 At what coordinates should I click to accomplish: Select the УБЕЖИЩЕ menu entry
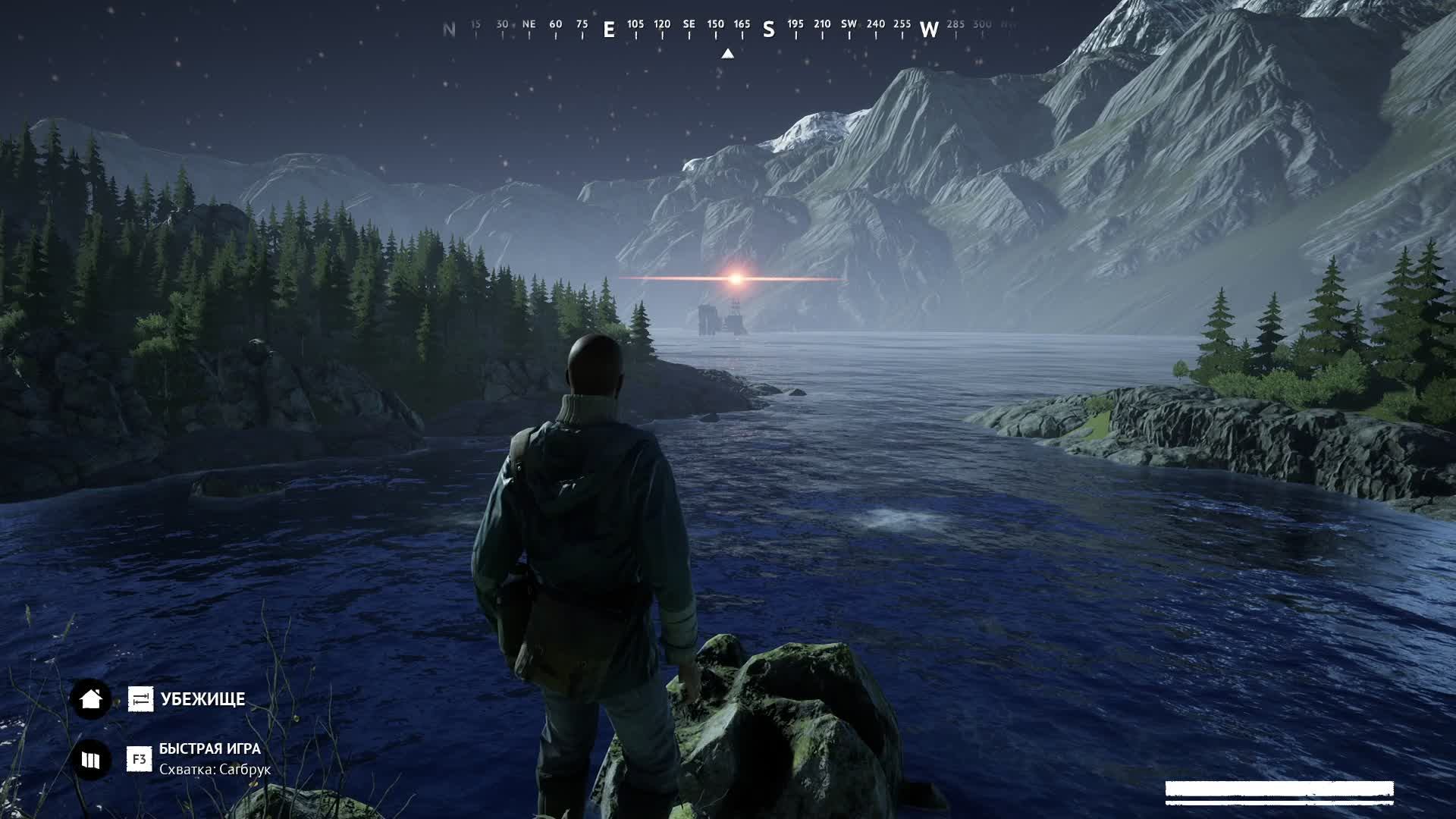202,699
